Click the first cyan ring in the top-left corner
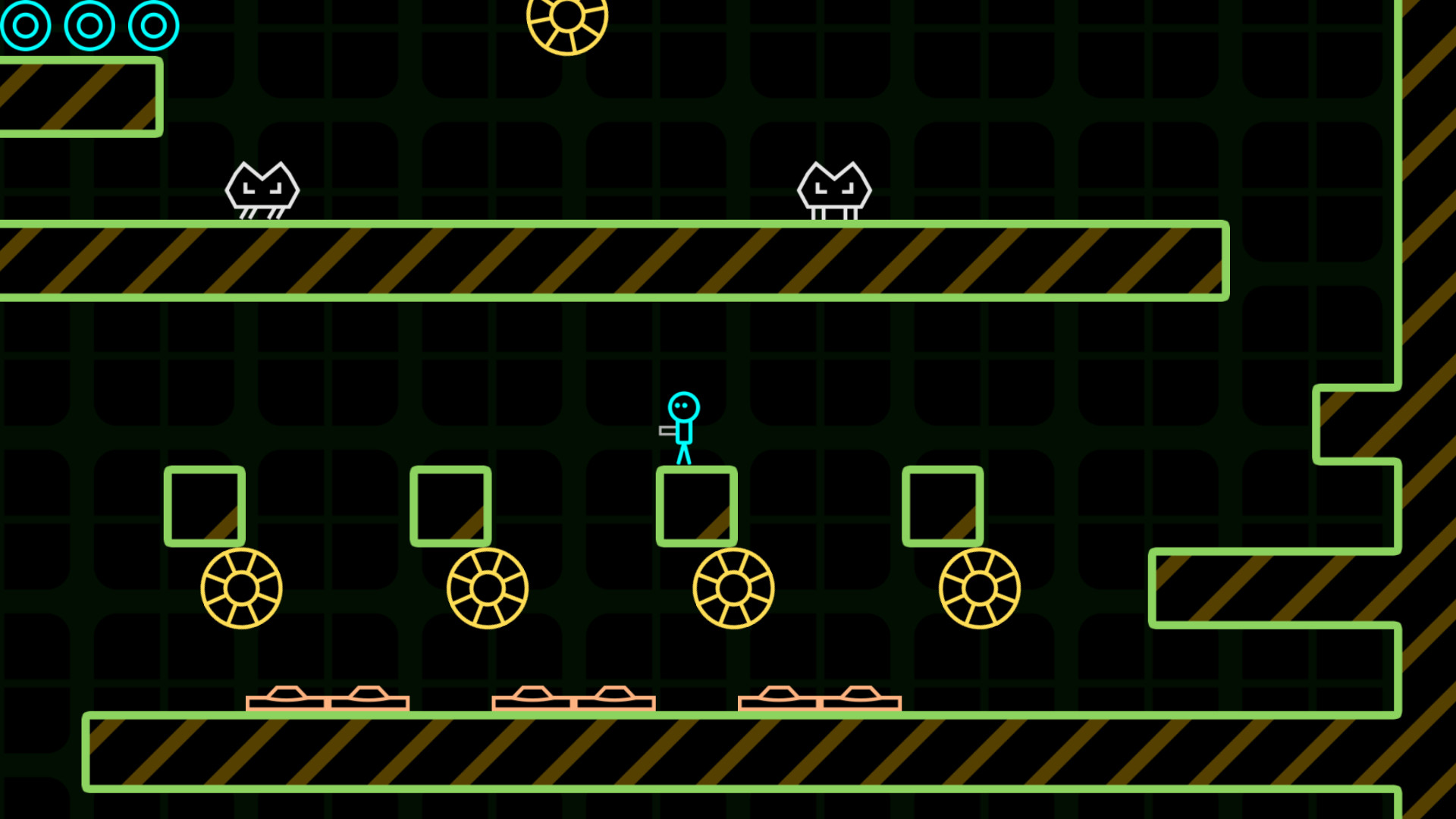The width and height of the screenshot is (1456, 819). point(25,25)
